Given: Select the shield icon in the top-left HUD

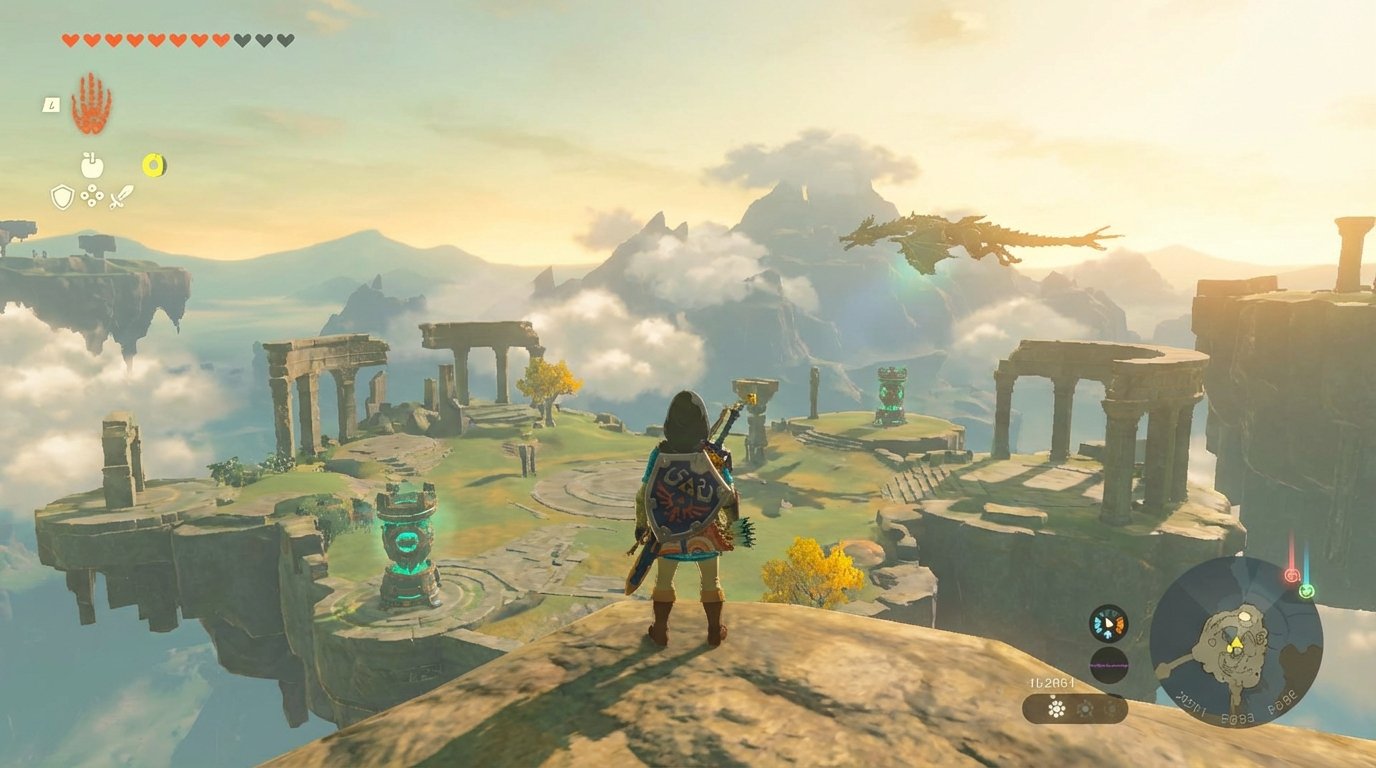Looking at the screenshot, I should pos(63,196).
